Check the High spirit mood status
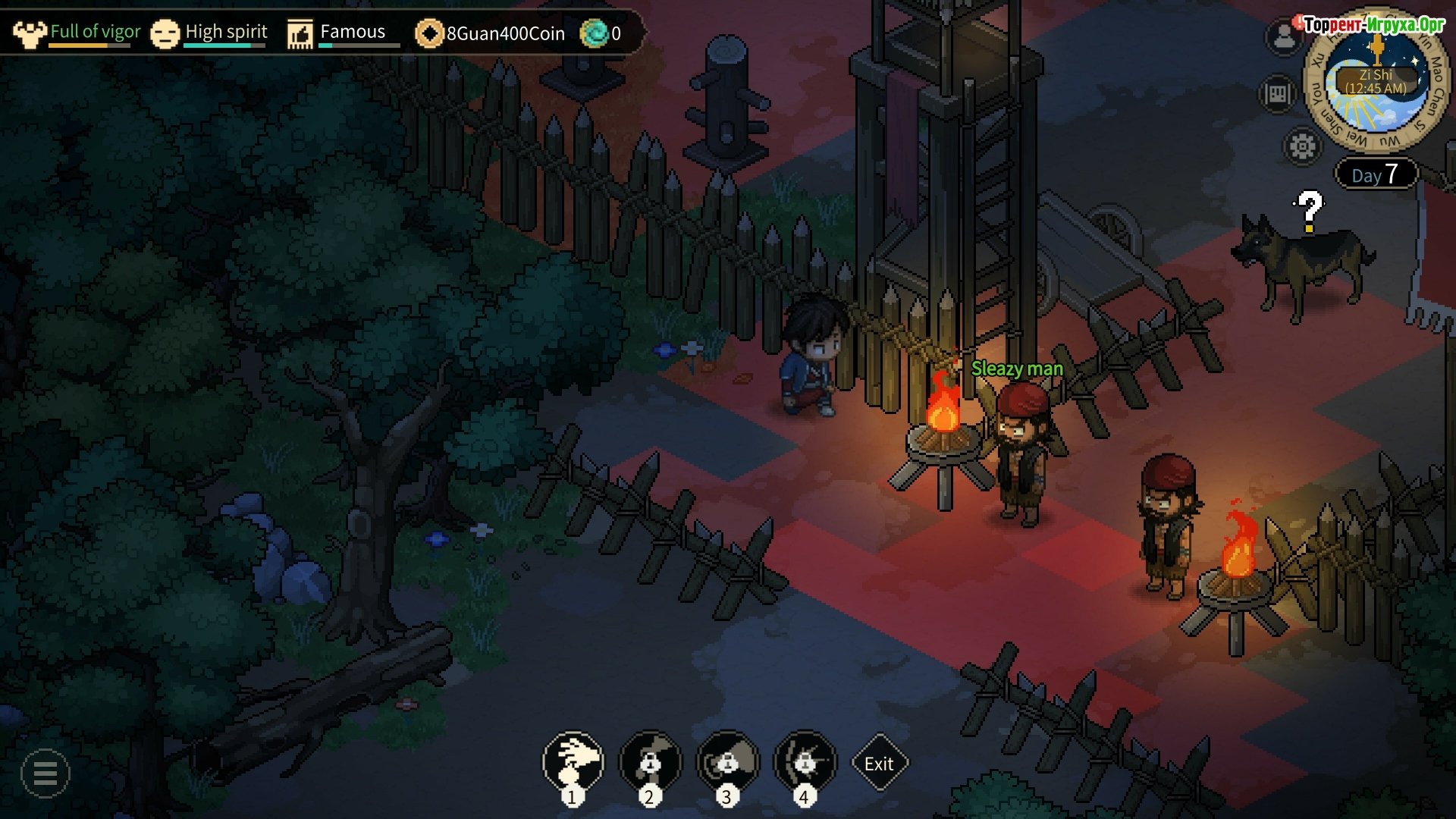Image resolution: width=1456 pixels, height=819 pixels. tap(210, 33)
